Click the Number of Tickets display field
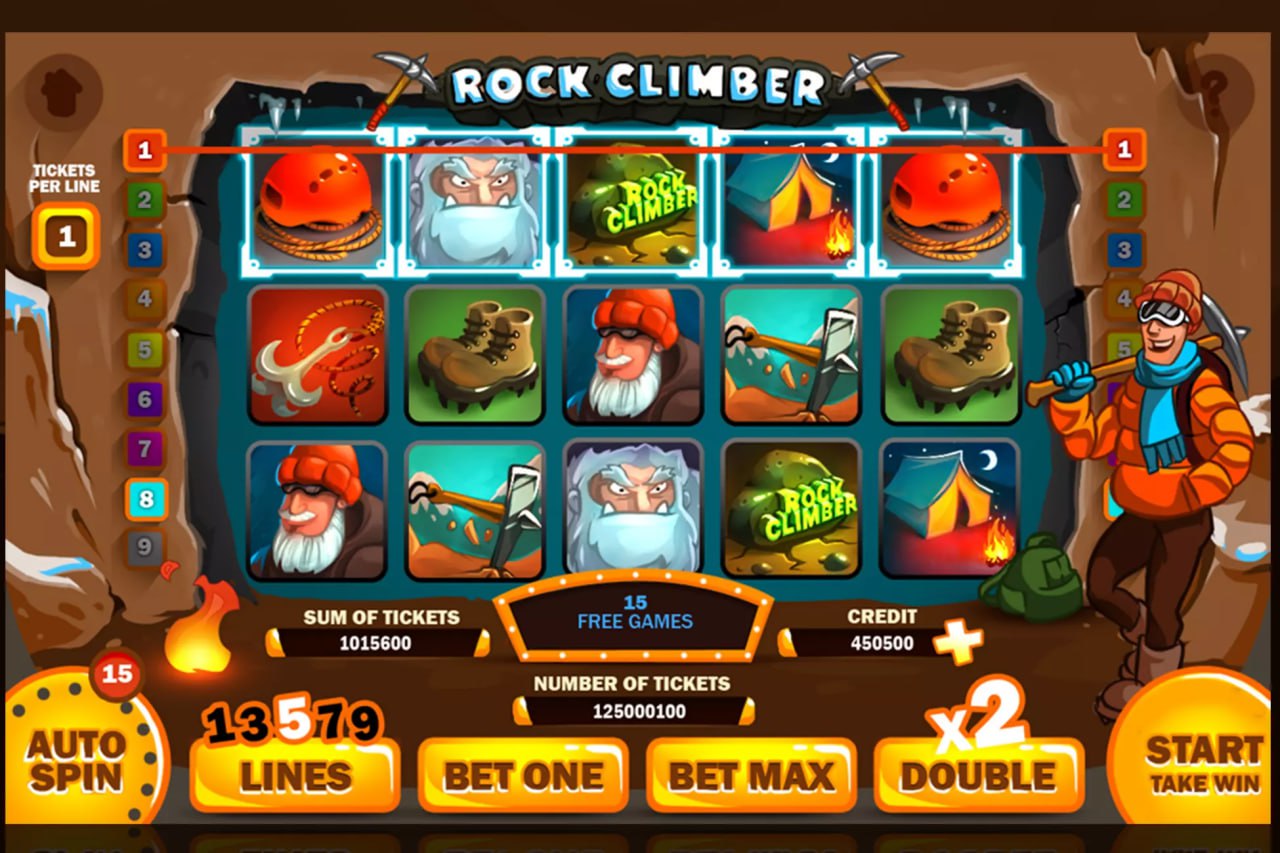Image resolution: width=1280 pixels, height=853 pixels. tap(632, 710)
